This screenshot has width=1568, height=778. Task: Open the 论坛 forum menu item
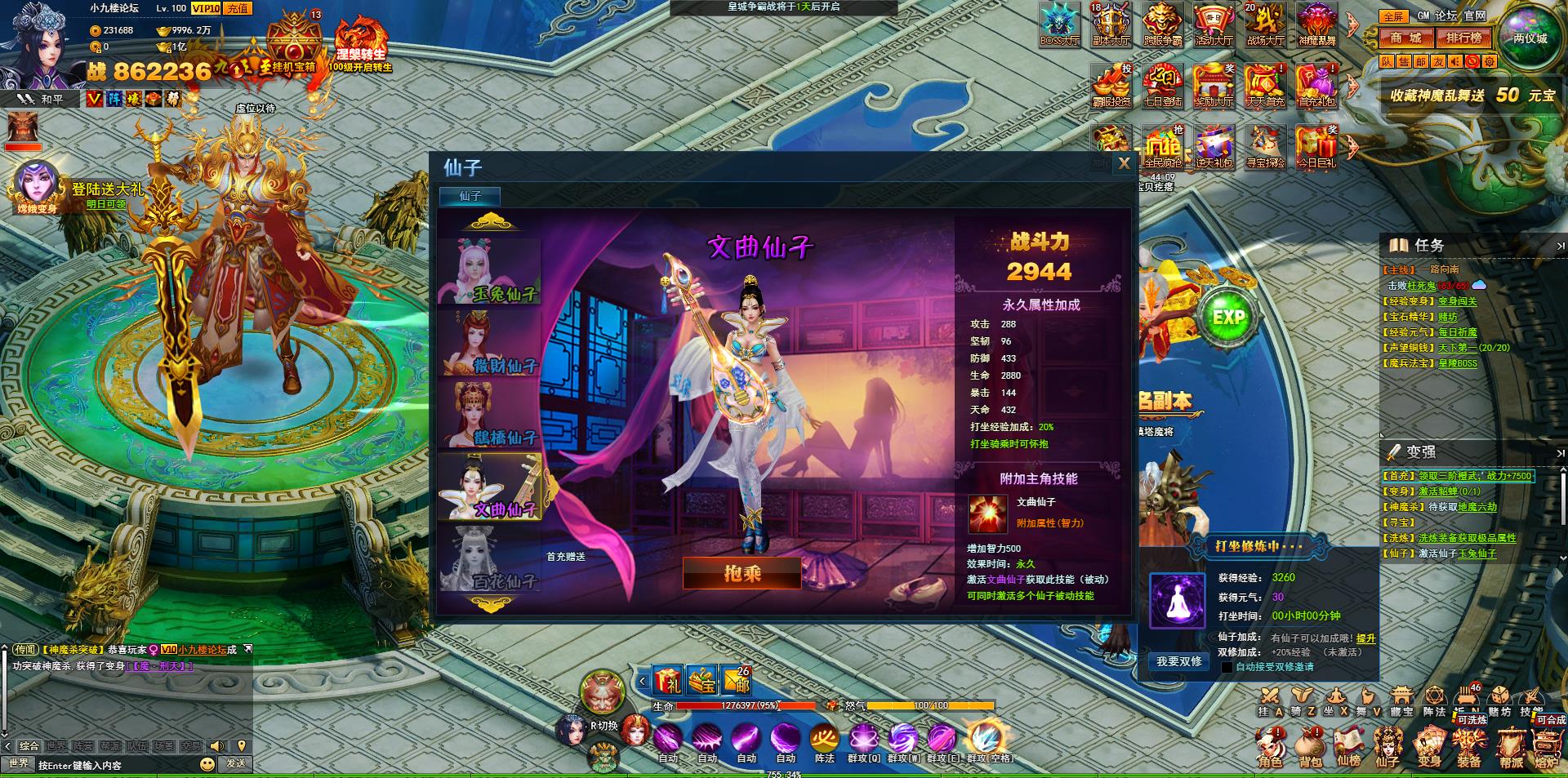point(1445,15)
